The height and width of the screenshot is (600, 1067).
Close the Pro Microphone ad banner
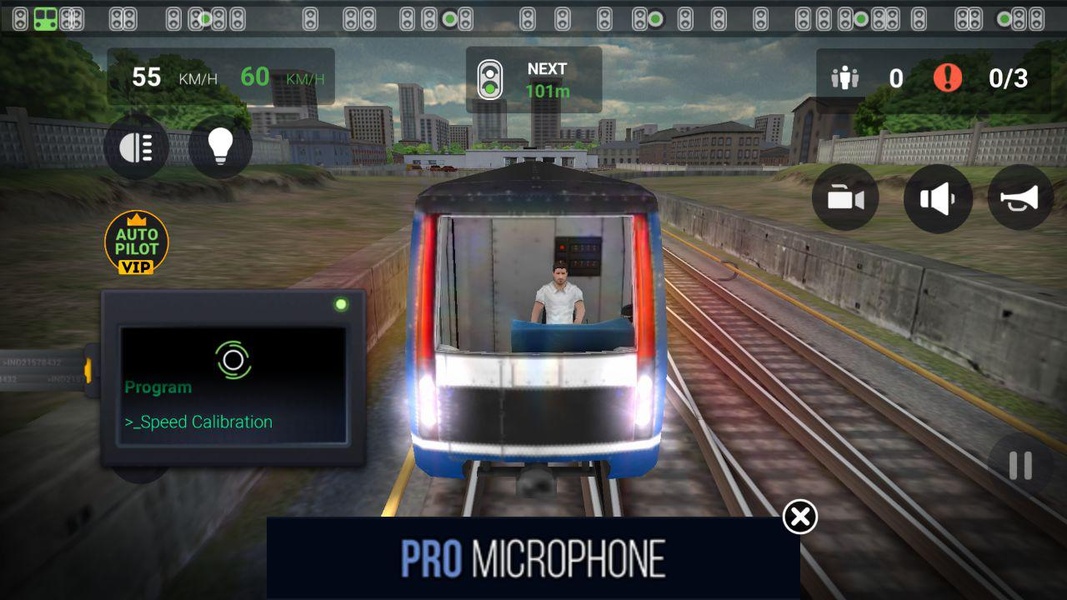(x=799, y=517)
